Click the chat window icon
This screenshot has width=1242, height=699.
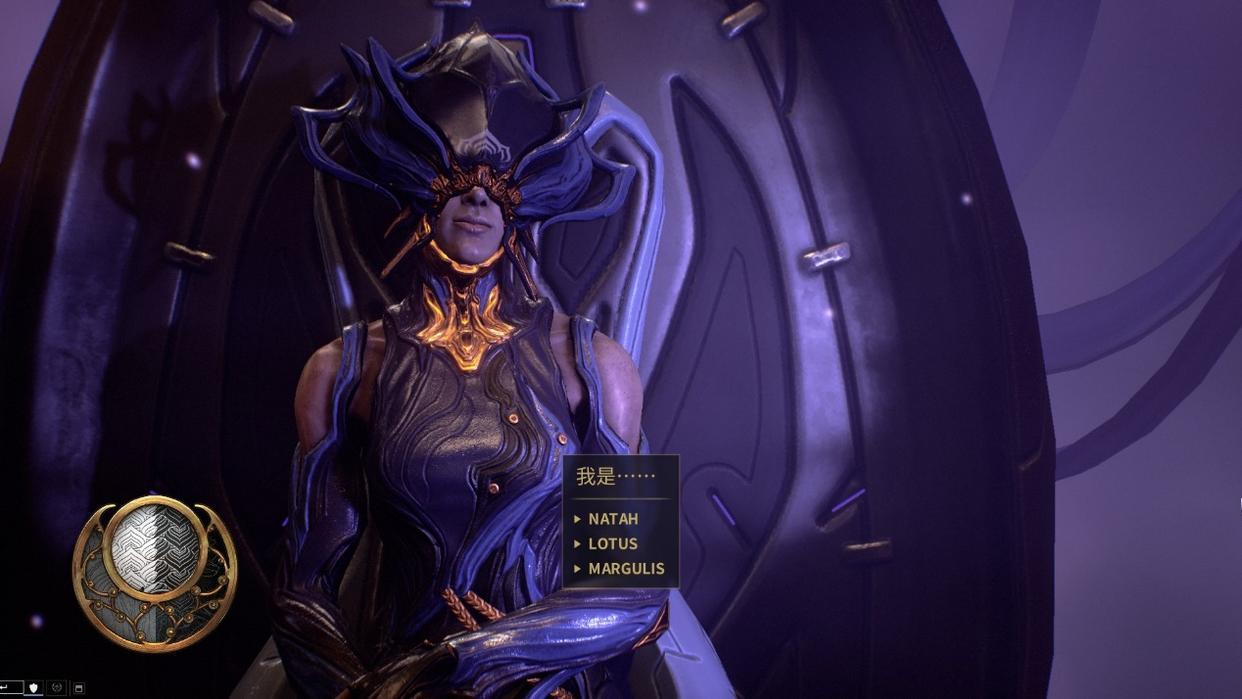[x=79, y=689]
